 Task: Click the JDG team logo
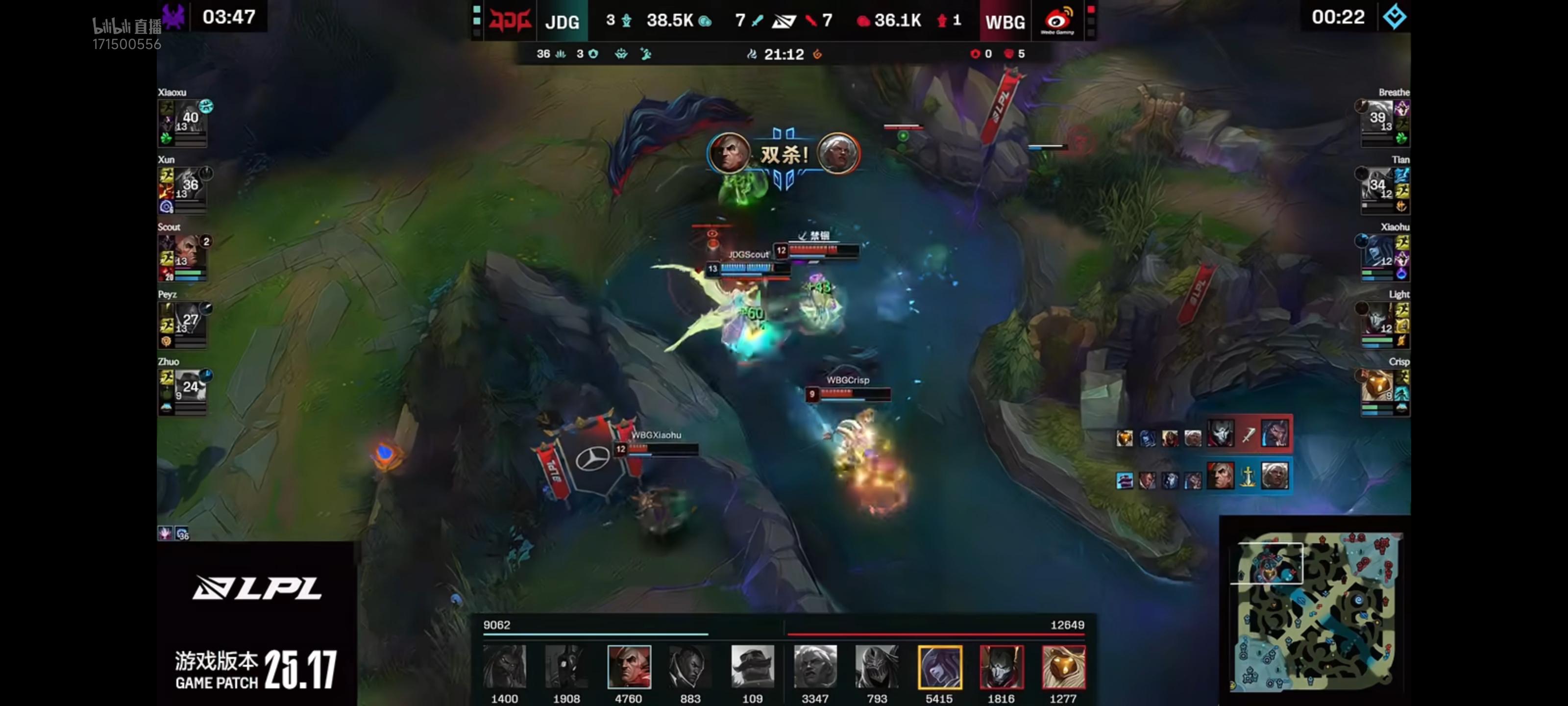[x=510, y=21]
